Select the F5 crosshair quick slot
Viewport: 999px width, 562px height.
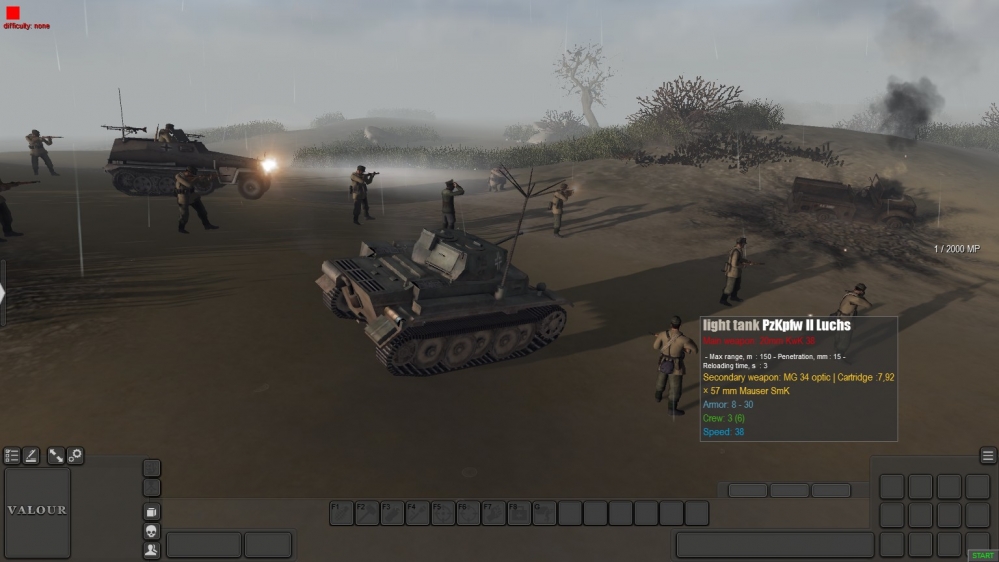[x=443, y=513]
